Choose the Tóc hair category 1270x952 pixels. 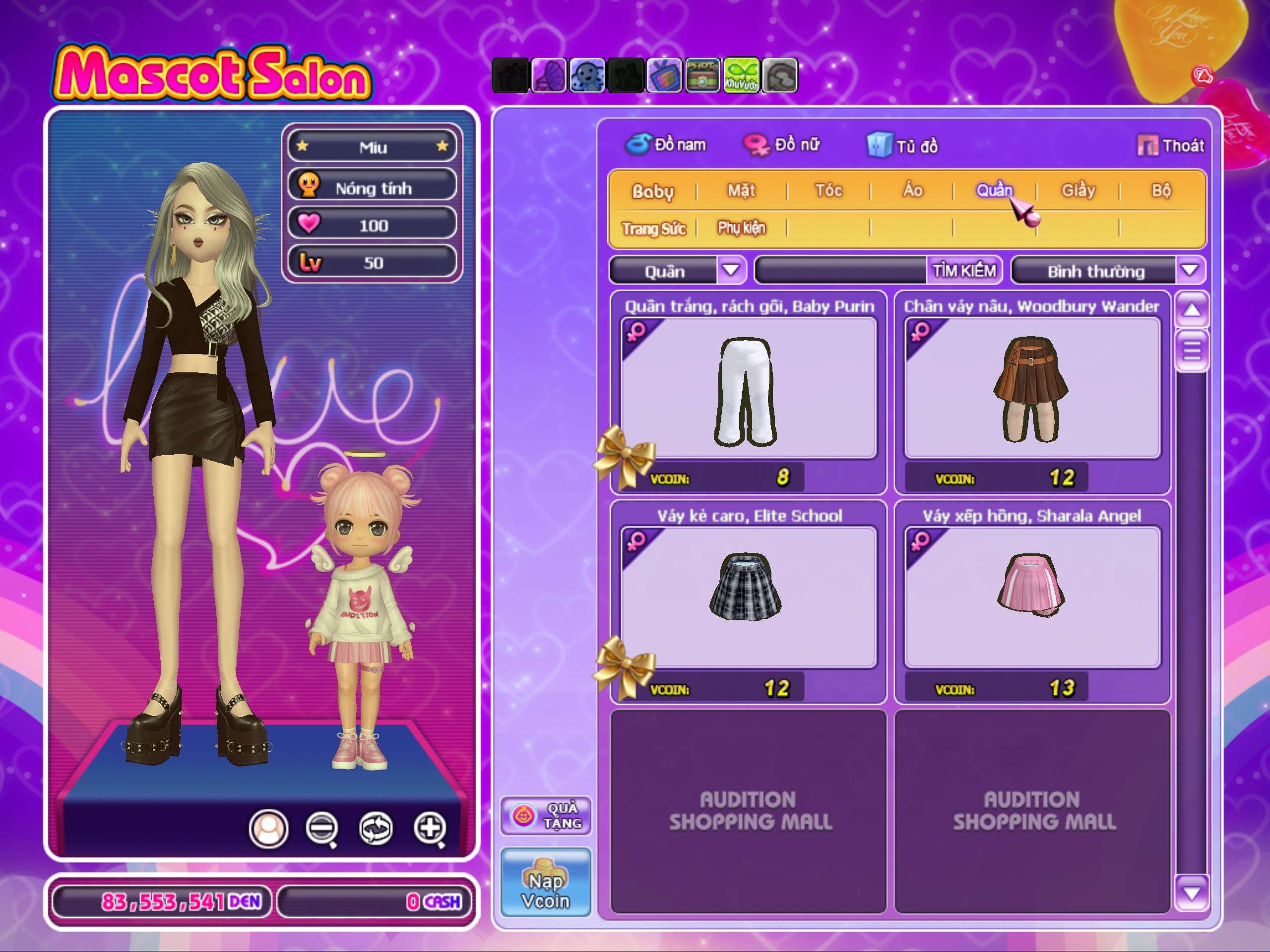(x=828, y=190)
